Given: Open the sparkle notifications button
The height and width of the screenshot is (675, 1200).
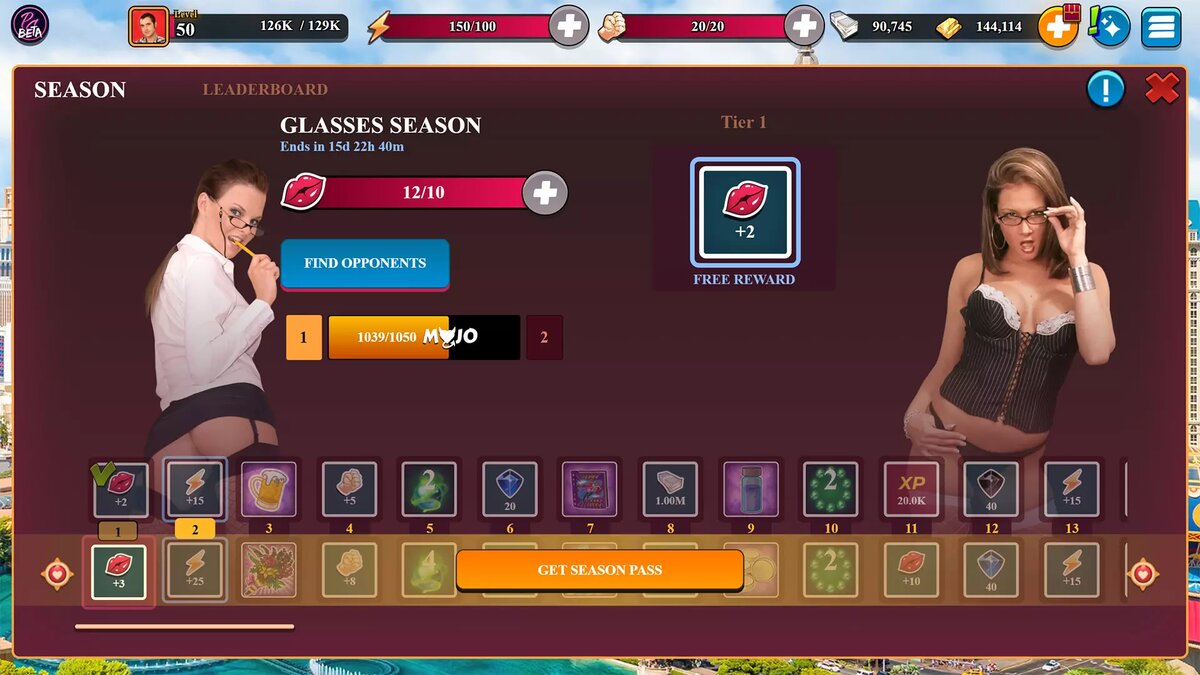Looking at the screenshot, I should click(x=1110, y=27).
